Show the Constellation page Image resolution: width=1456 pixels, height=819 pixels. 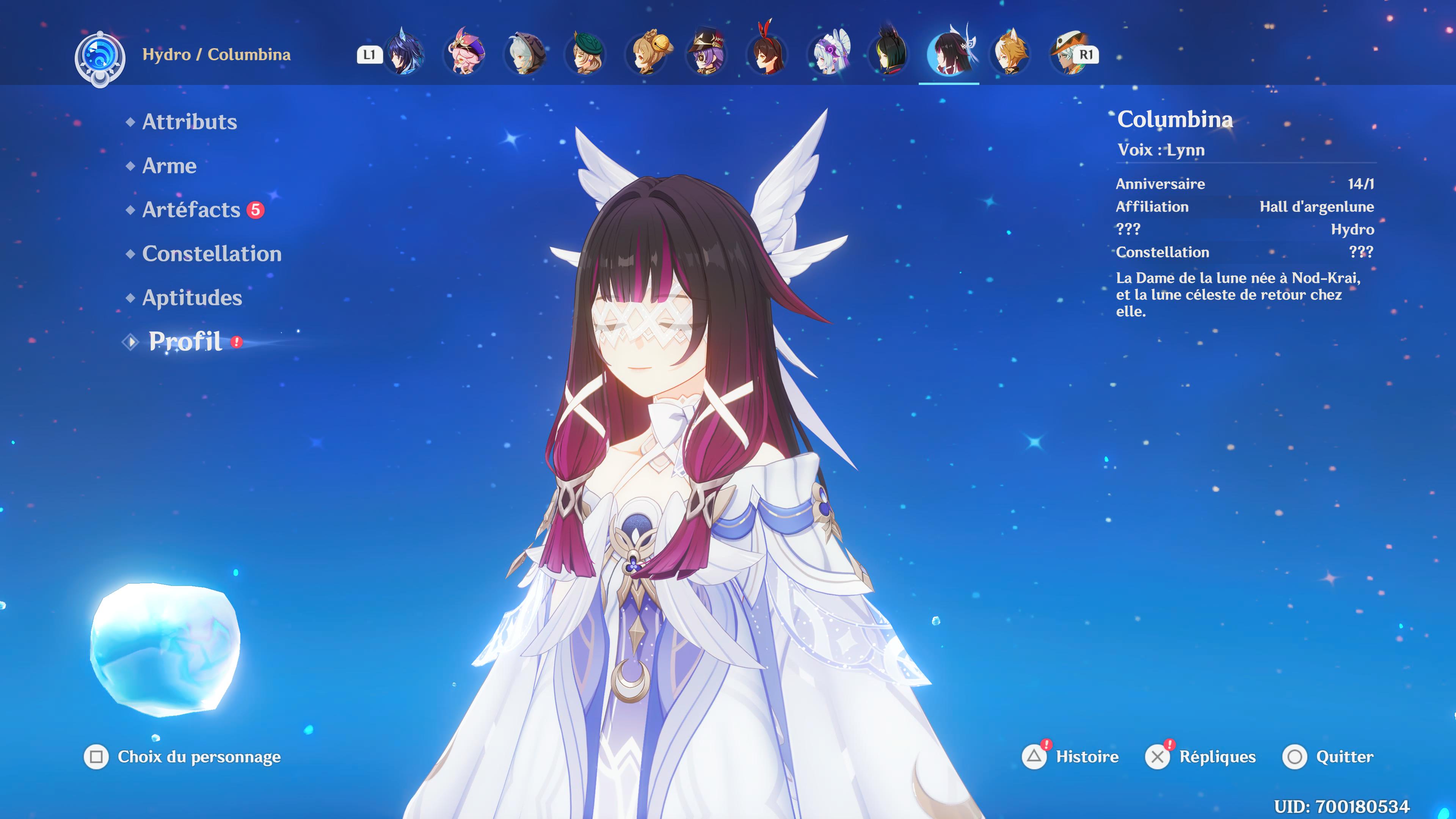click(x=212, y=254)
